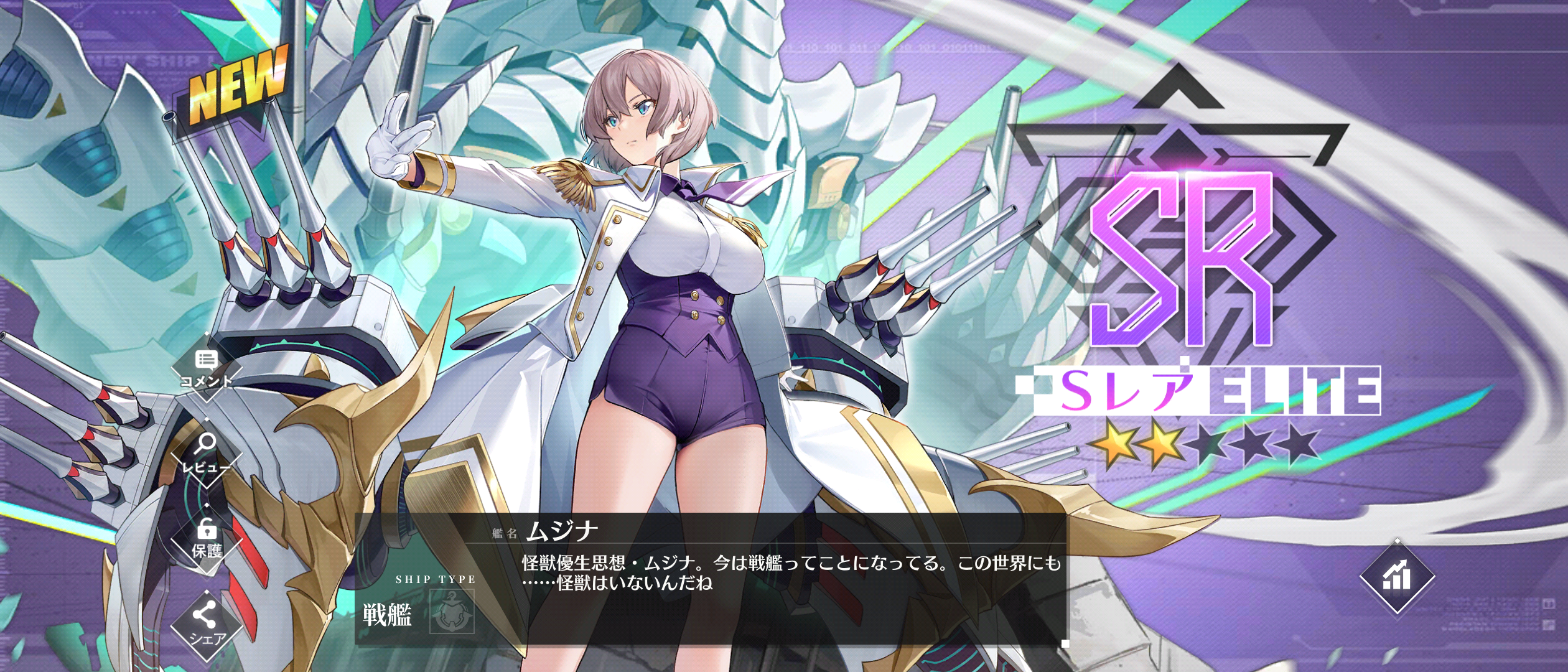Open the レビュー review magnifier button
The width and height of the screenshot is (1568, 672).
206,454
